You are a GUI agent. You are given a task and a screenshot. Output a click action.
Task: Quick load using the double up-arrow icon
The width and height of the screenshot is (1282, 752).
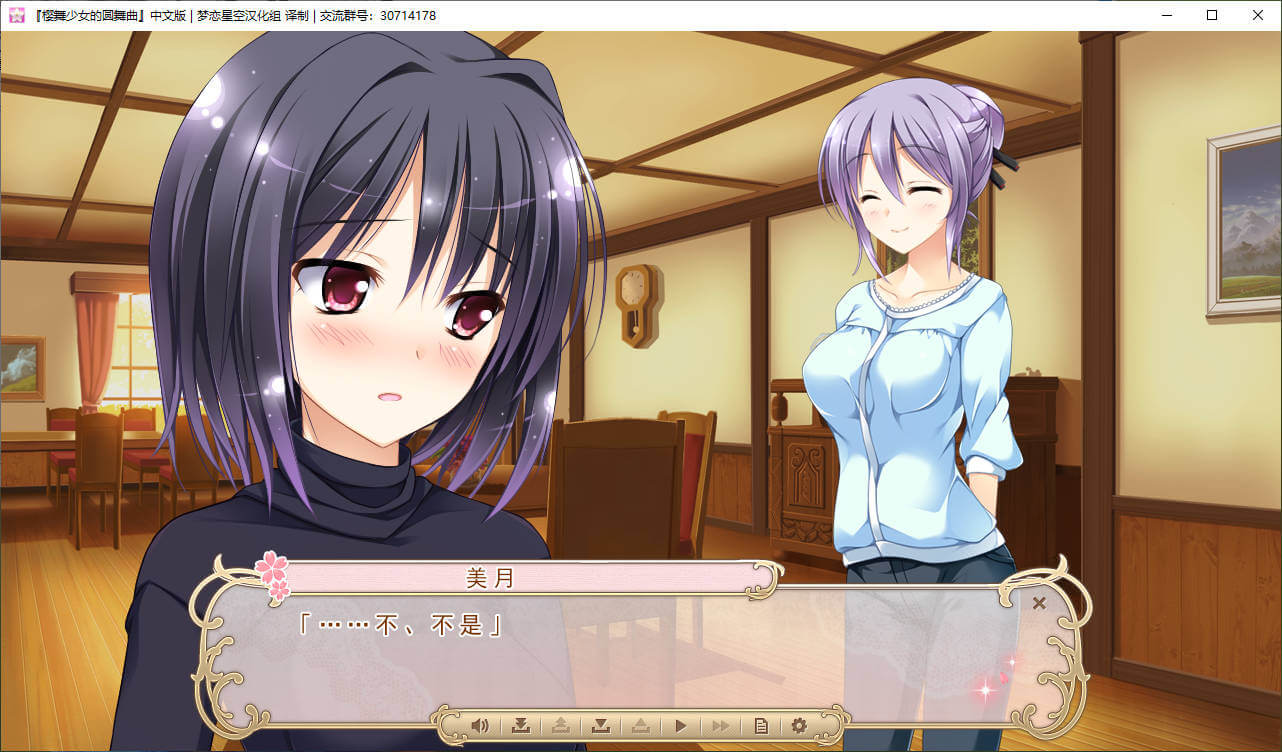click(560, 725)
